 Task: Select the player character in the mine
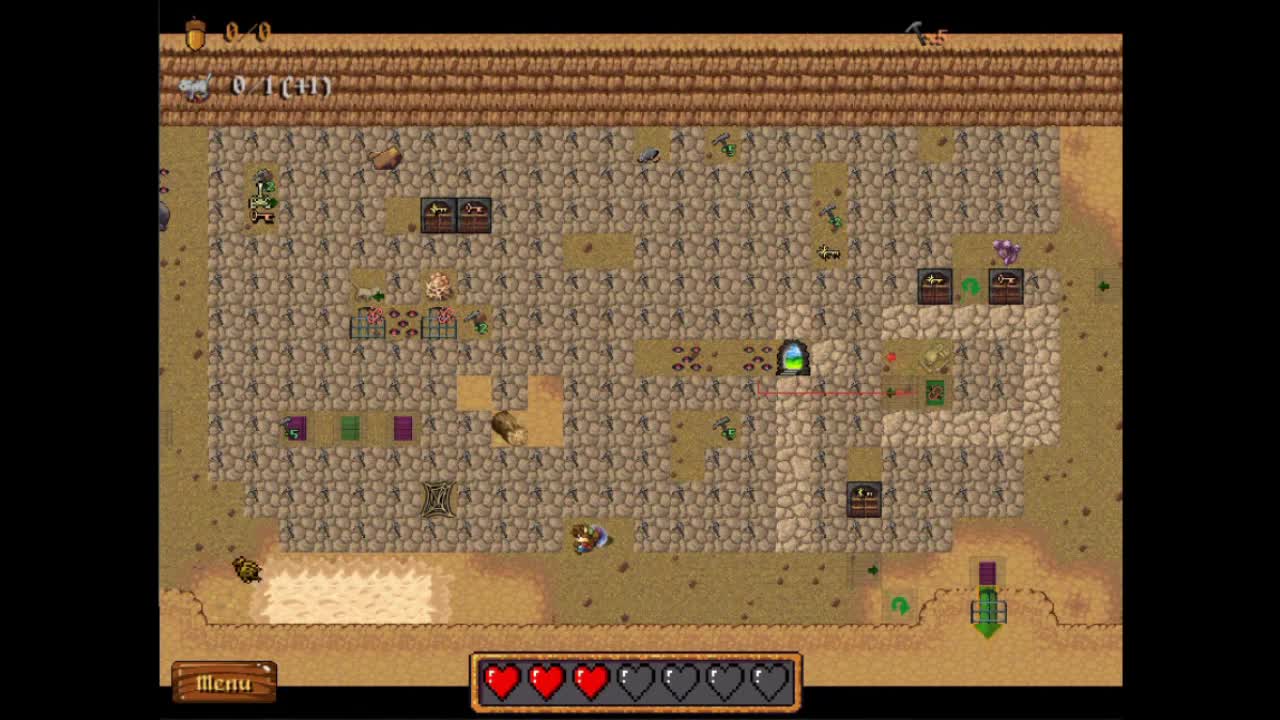tap(584, 537)
